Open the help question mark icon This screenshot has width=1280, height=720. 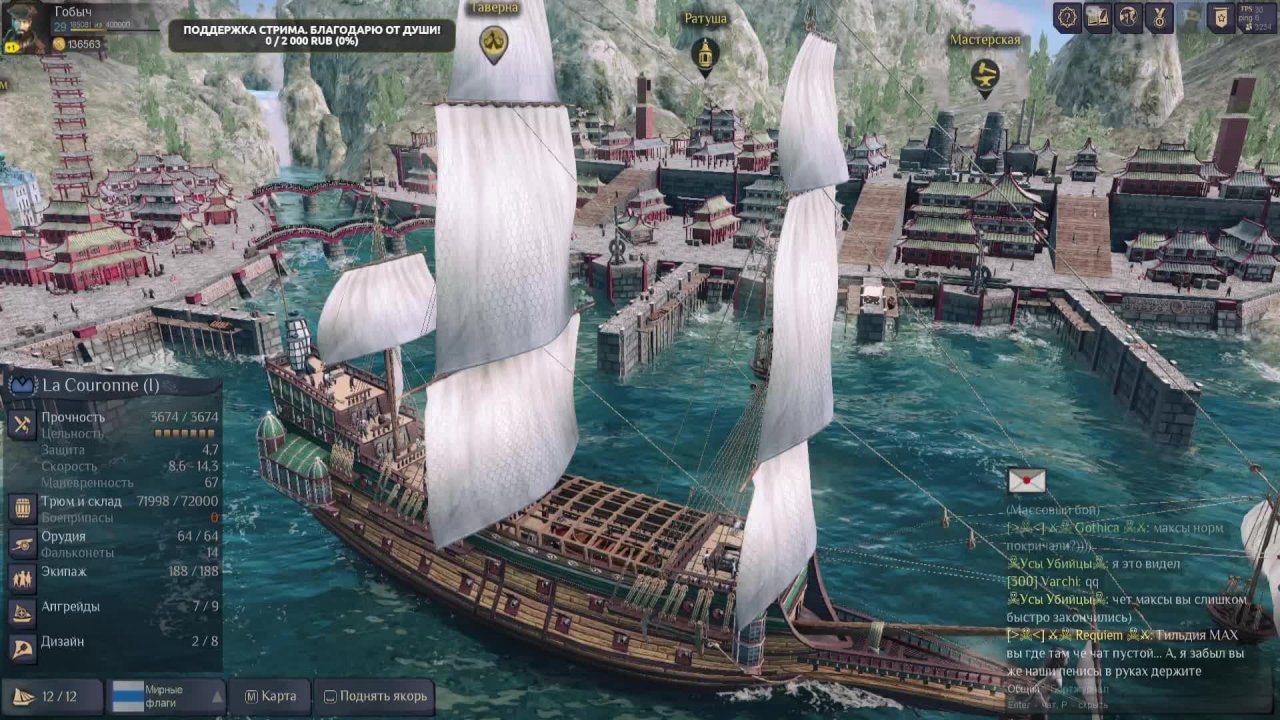point(1068,18)
